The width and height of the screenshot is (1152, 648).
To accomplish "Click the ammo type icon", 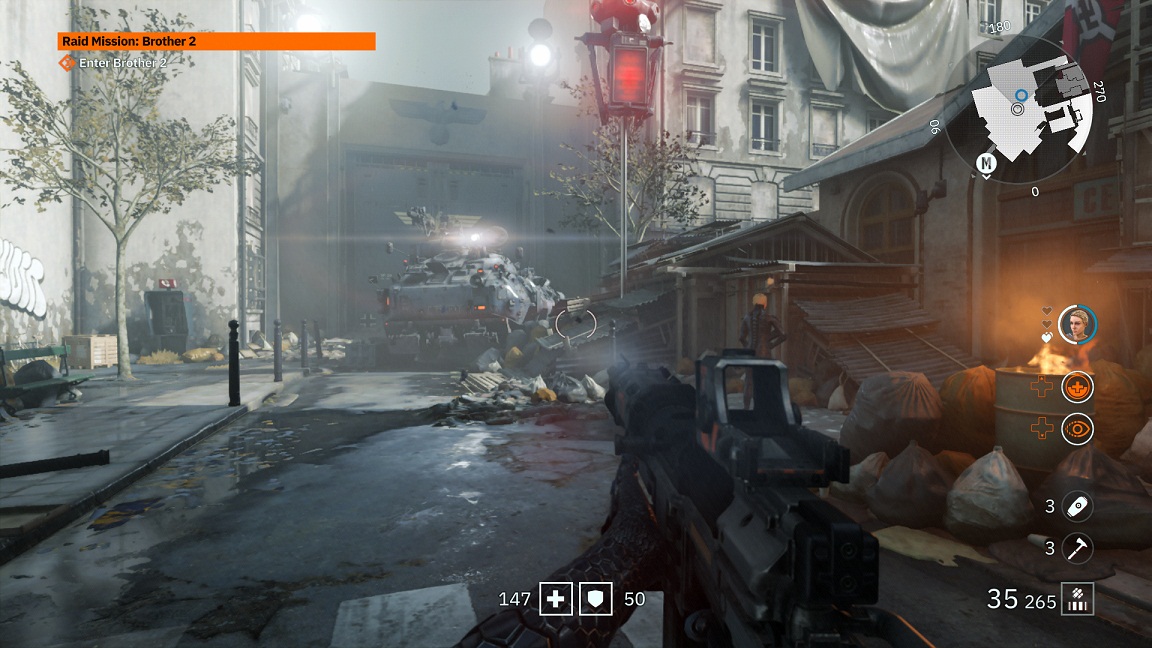I will (1078, 600).
